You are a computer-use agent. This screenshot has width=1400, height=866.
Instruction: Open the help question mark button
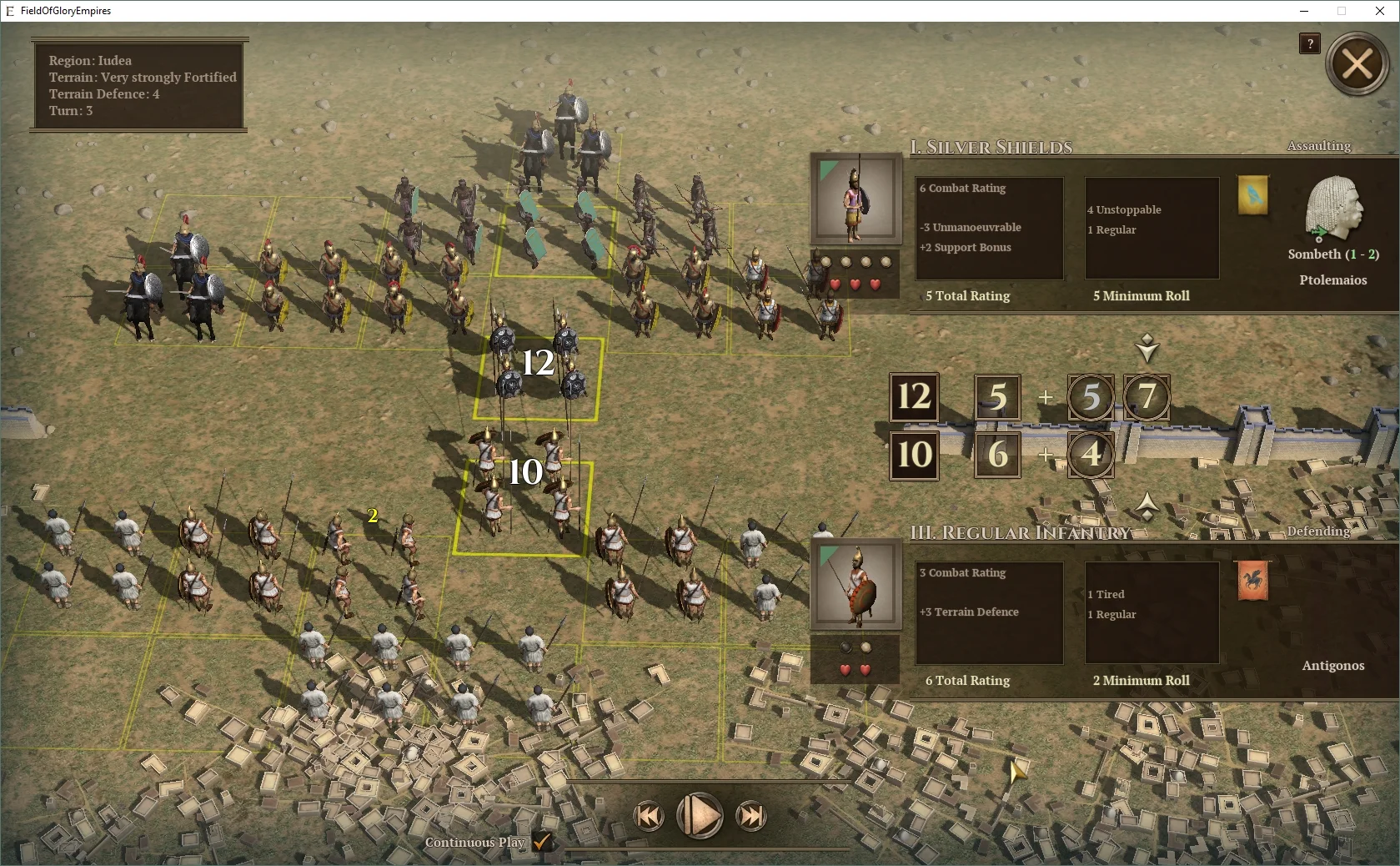pyautogui.click(x=1309, y=44)
